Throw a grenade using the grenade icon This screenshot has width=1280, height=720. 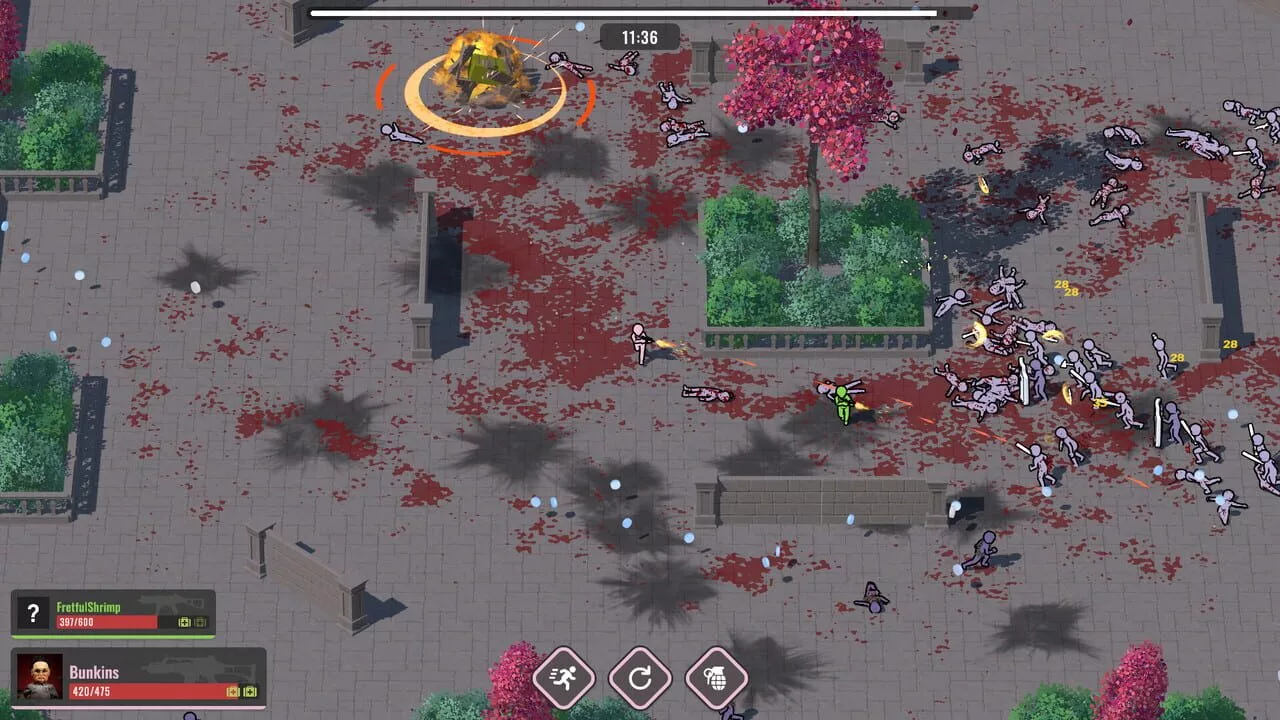click(716, 678)
